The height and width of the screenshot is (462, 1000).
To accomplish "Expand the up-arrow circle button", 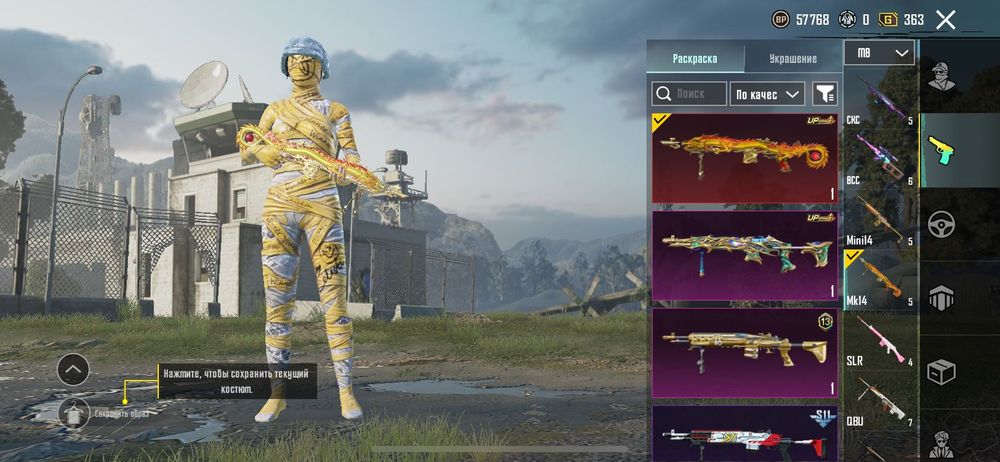I will pos(73,370).
